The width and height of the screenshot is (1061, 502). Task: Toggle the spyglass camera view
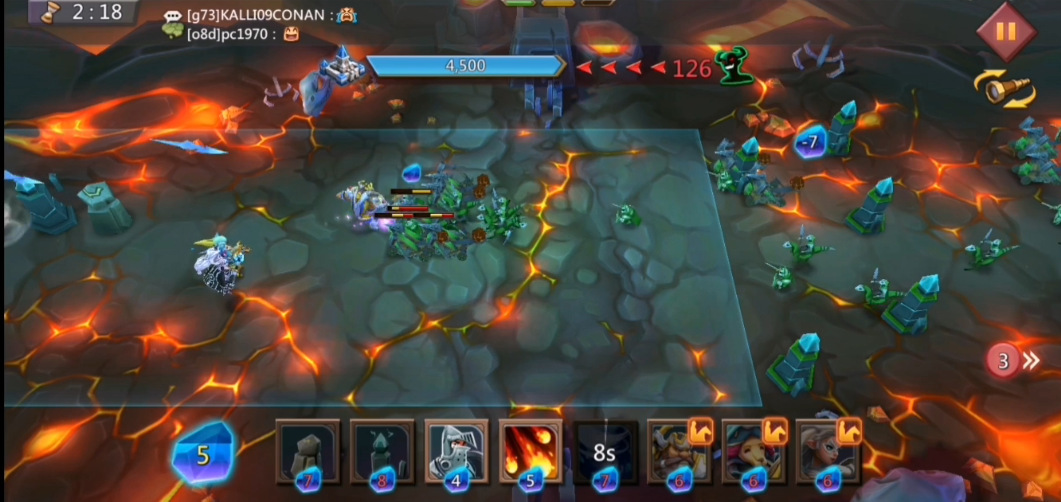point(1005,90)
